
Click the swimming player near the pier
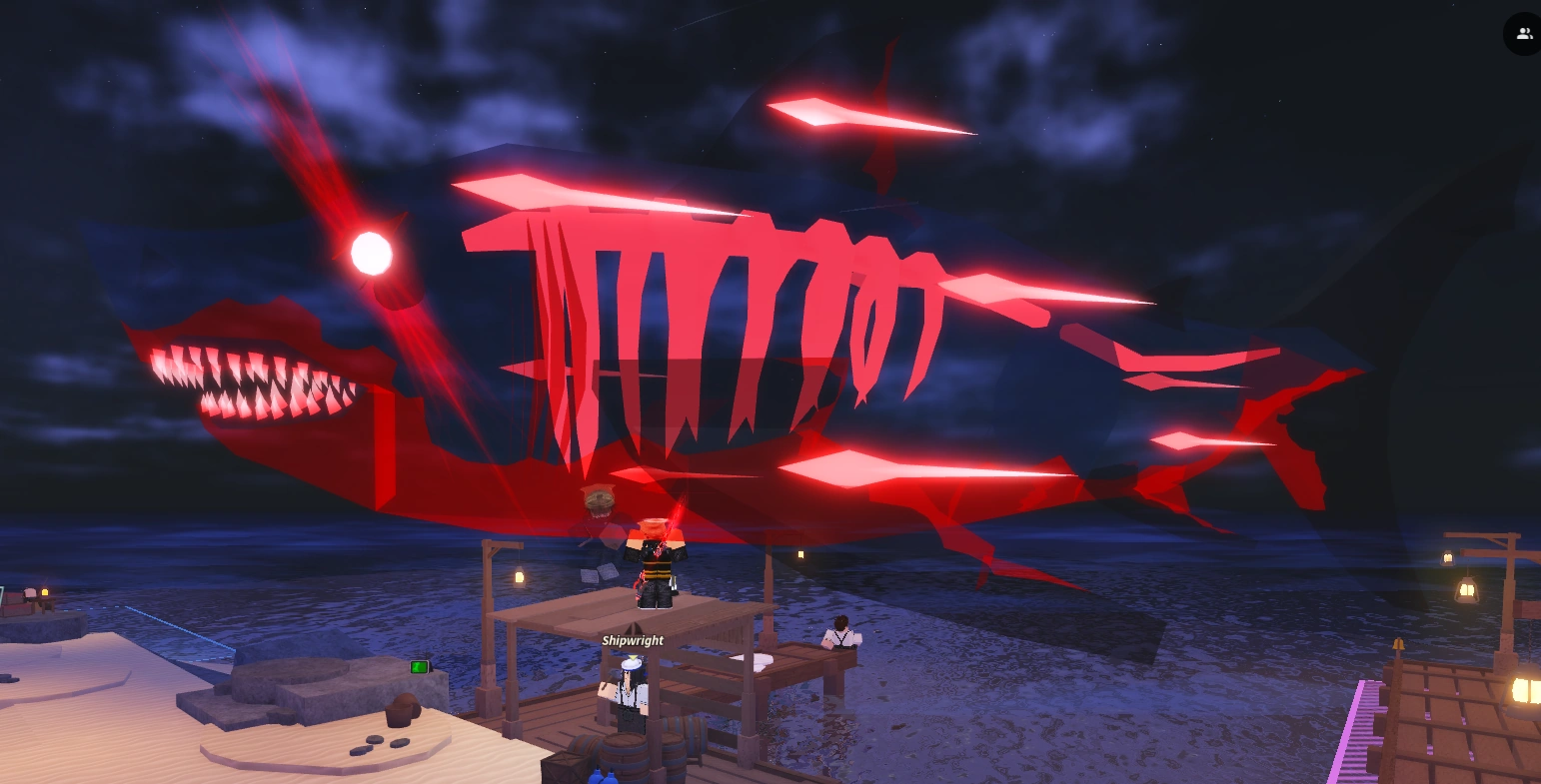coord(840,634)
